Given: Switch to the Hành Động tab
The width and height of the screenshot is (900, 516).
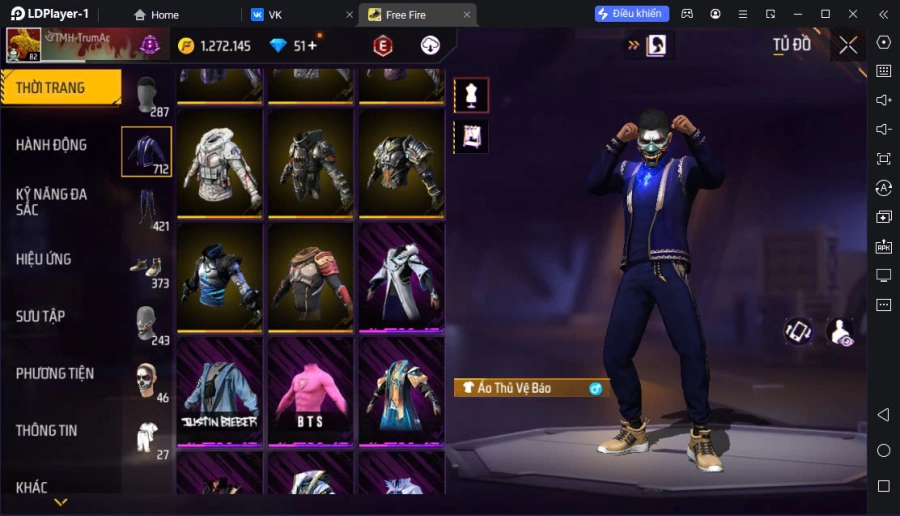Looking at the screenshot, I should 52,145.
